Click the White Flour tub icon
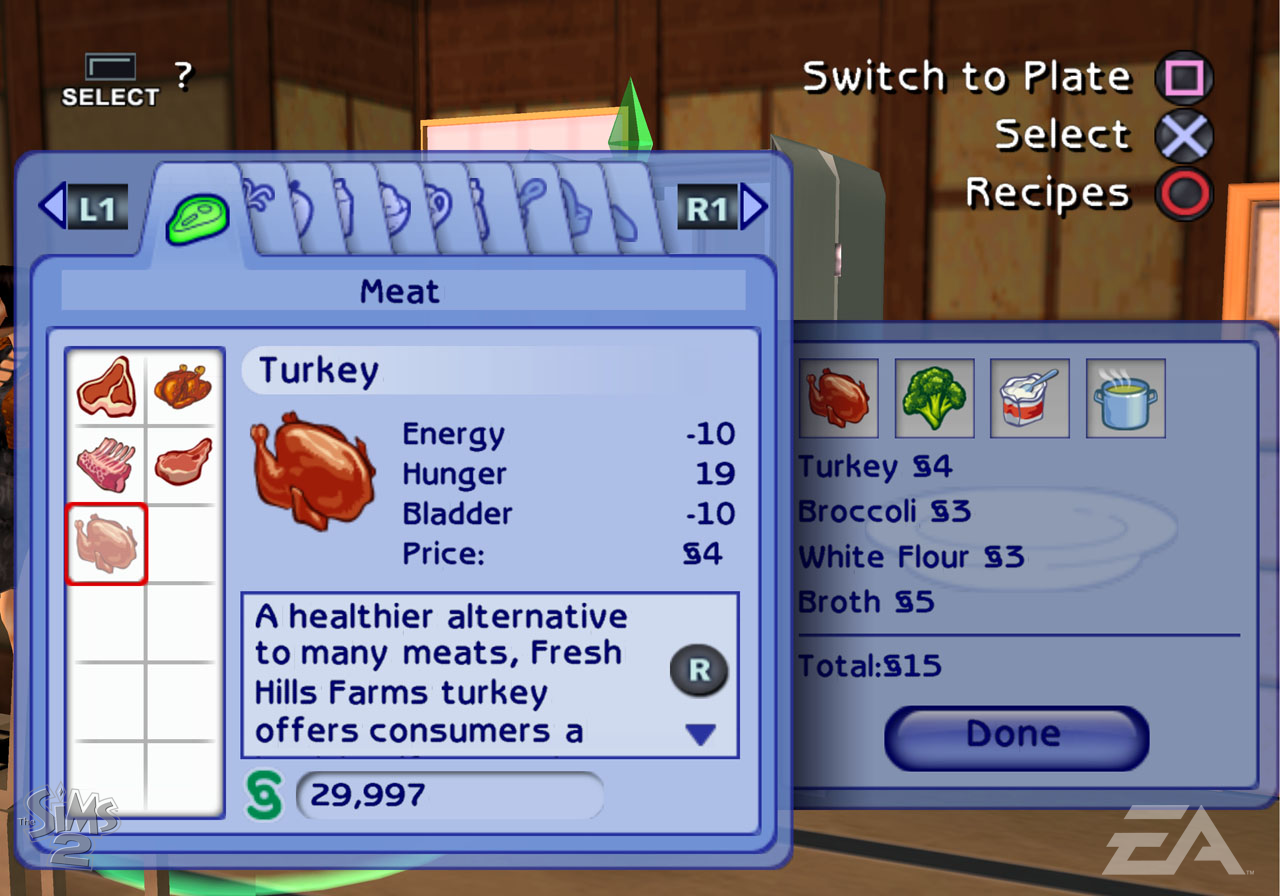The image size is (1280, 896). click(x=1029, y=399)
